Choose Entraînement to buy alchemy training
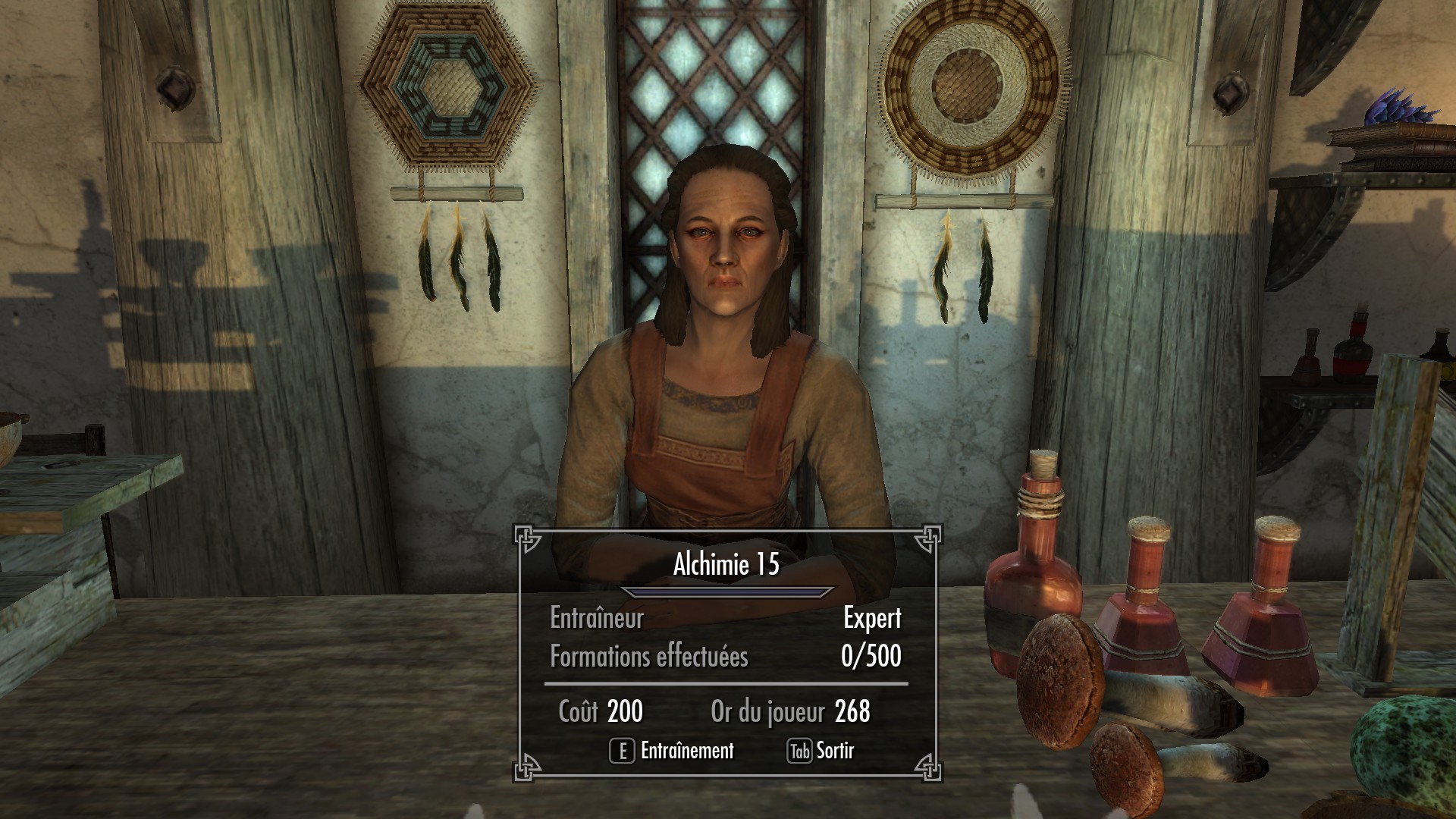 pos(672,751)
